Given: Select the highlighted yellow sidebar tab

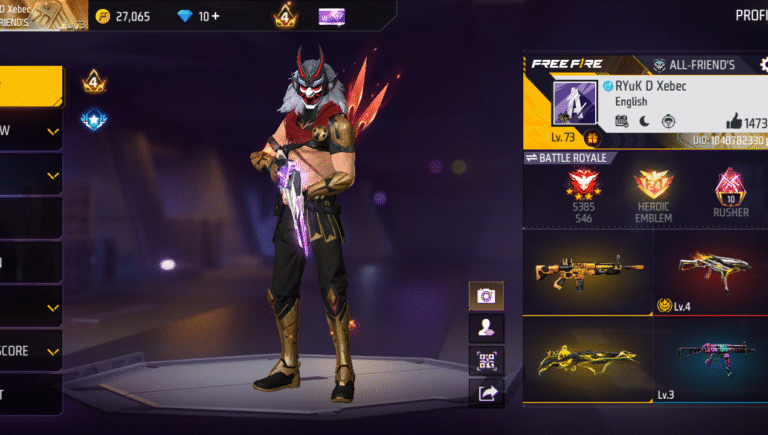Looking at the screenshot, I should point(30,86).
